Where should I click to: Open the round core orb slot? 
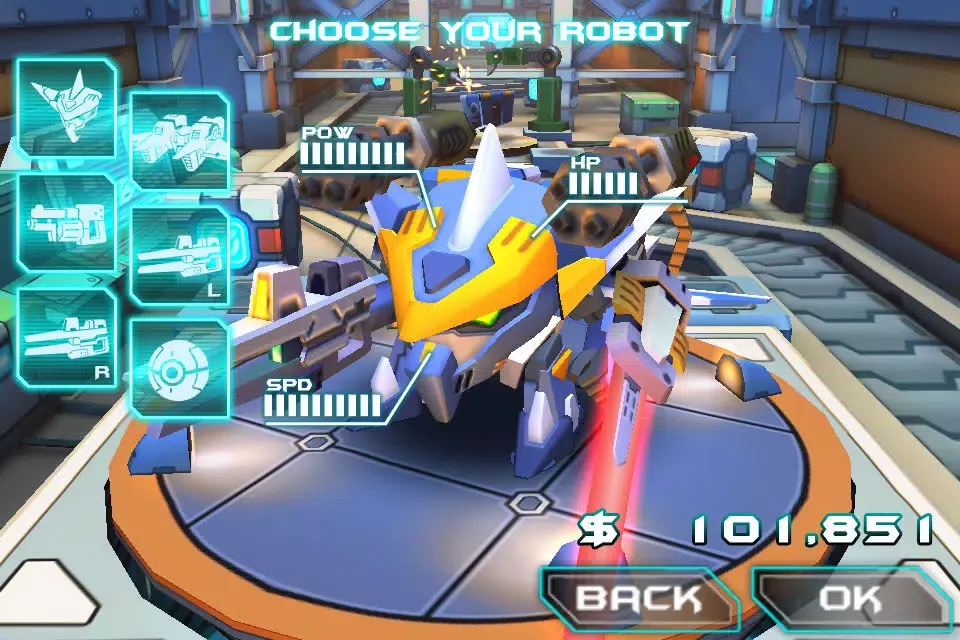(180, 370)
